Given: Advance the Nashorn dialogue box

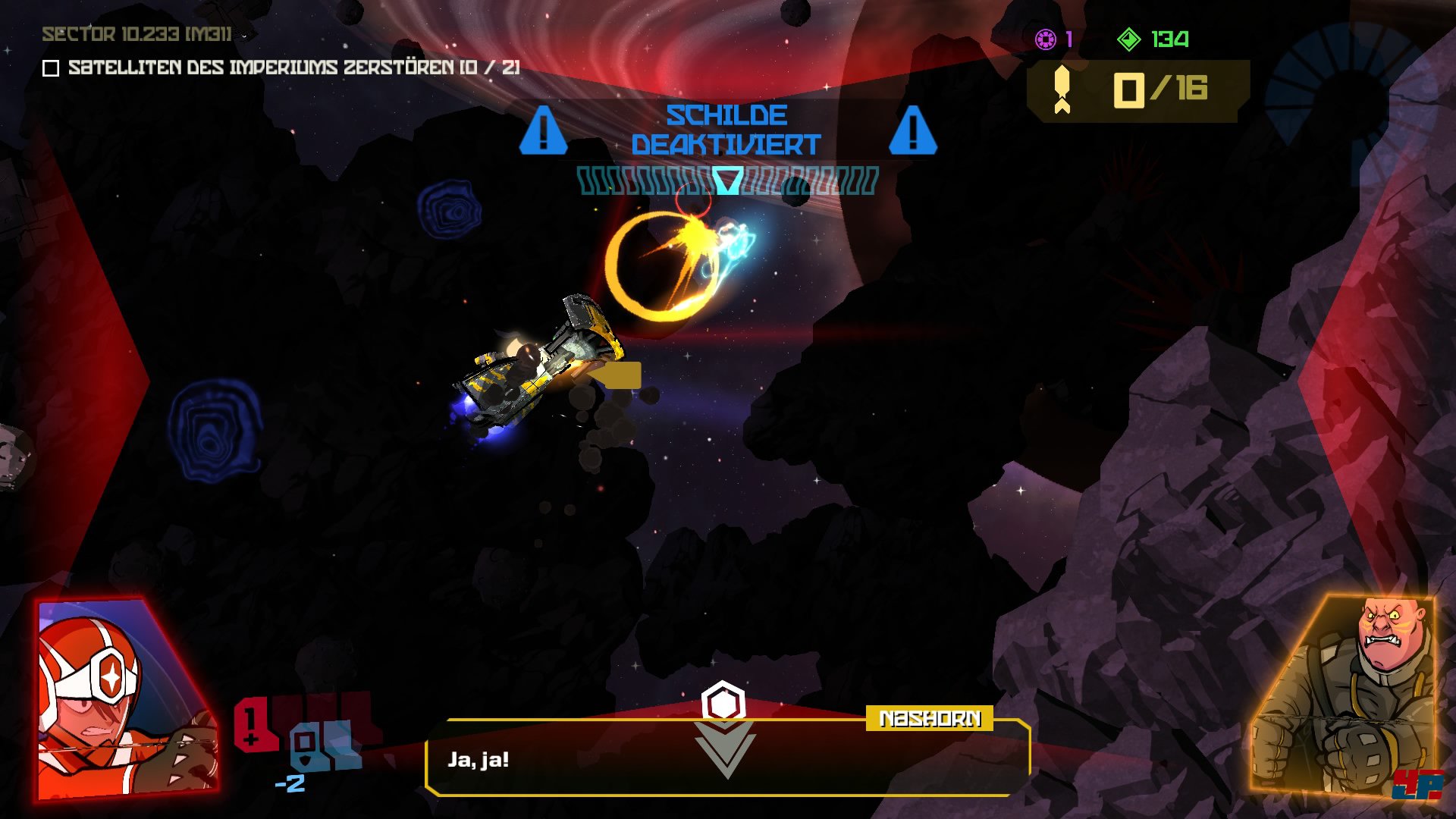Looking at the screenshot, I should (x=726, y=758).
